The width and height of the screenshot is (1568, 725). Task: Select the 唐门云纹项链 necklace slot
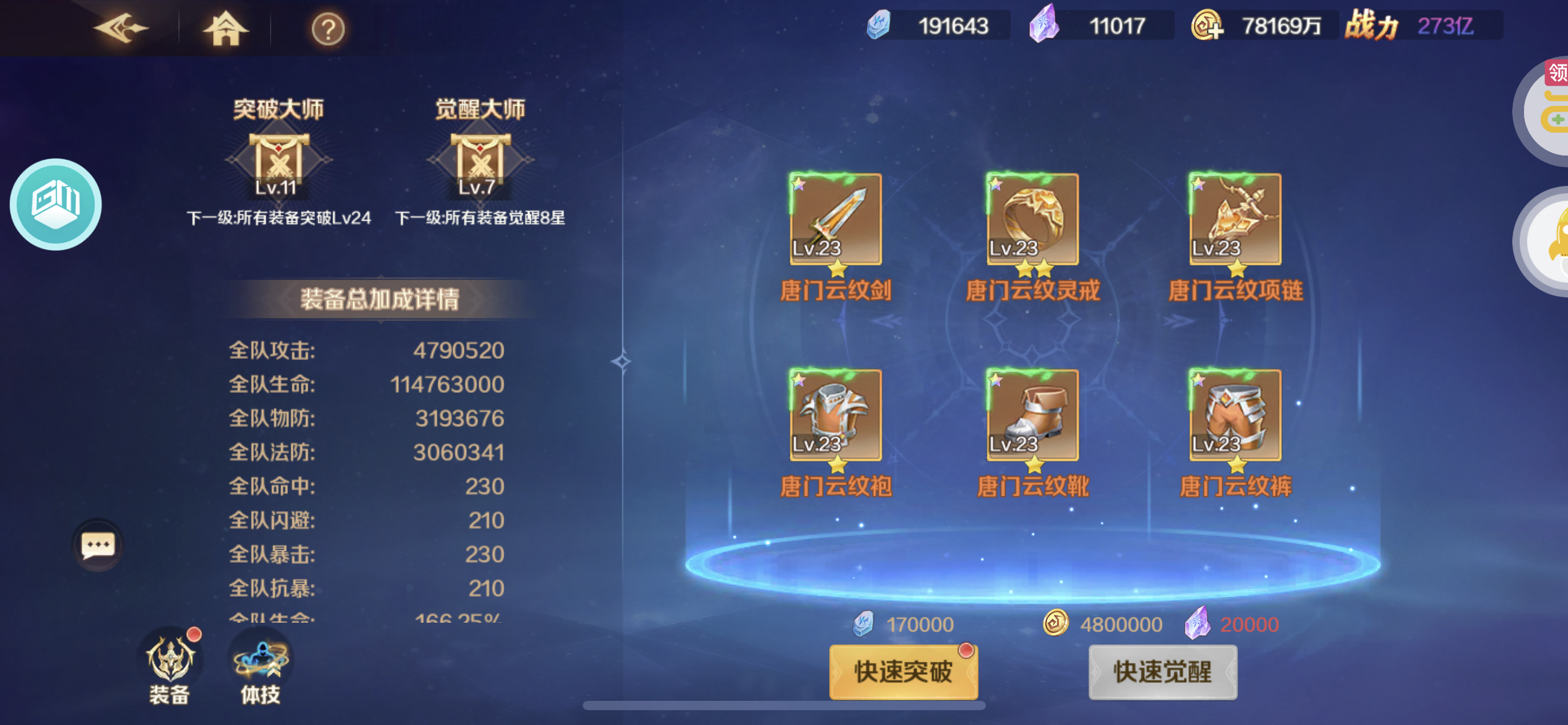tap(1235, 219)
